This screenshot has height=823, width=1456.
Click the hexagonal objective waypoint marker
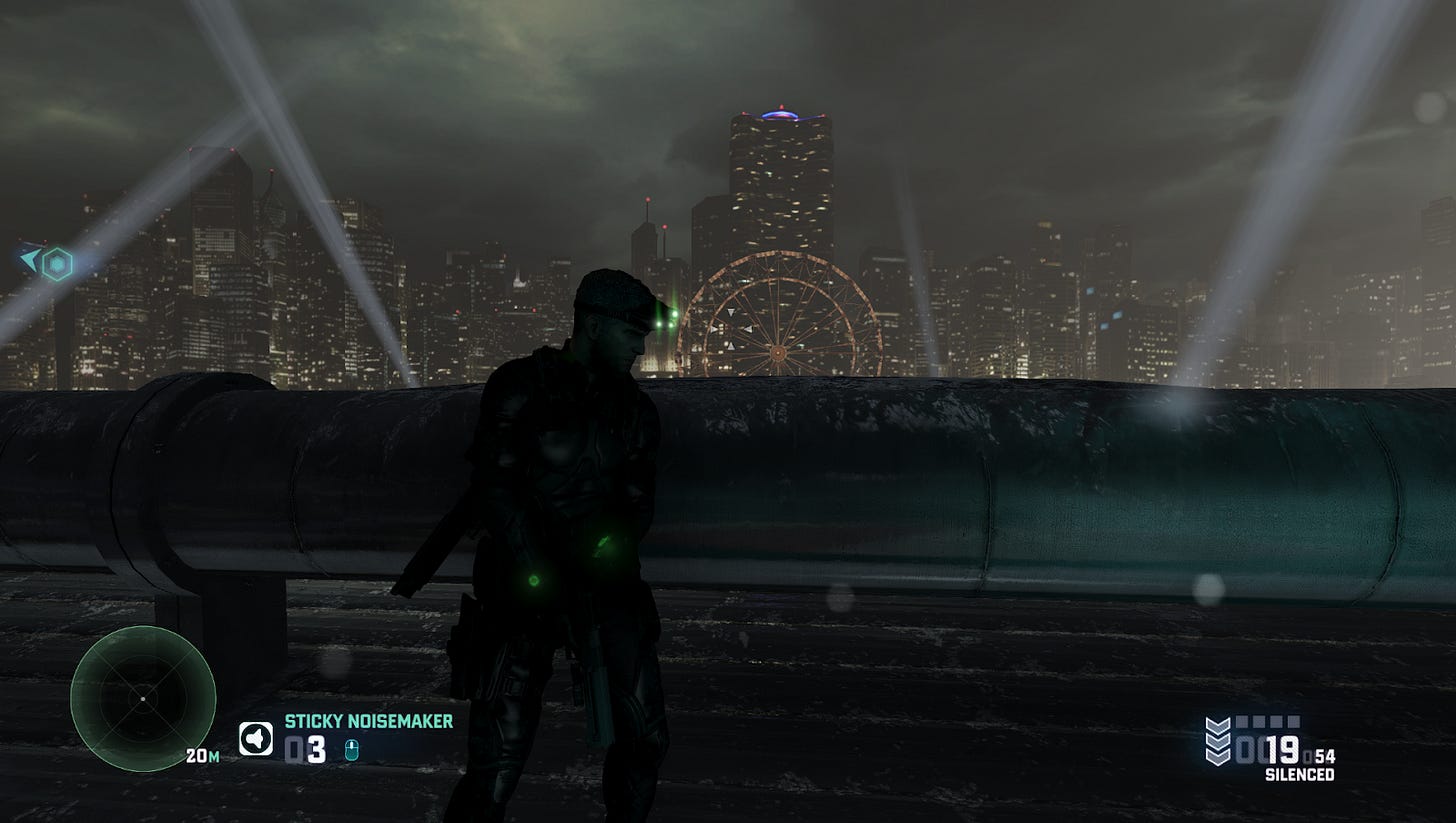click(x=57, y=264)
